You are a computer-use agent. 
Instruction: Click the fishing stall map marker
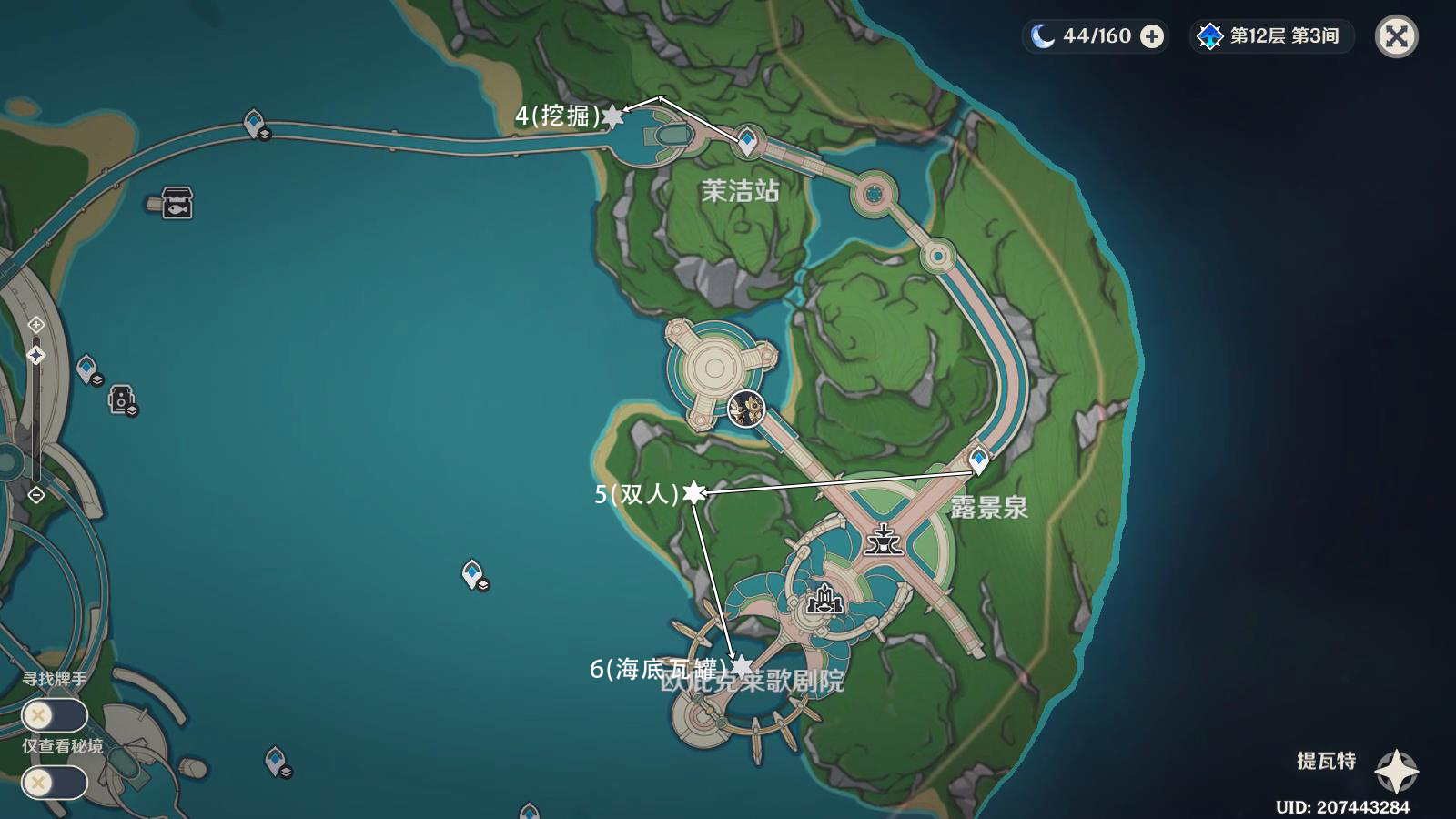point(177,202)
